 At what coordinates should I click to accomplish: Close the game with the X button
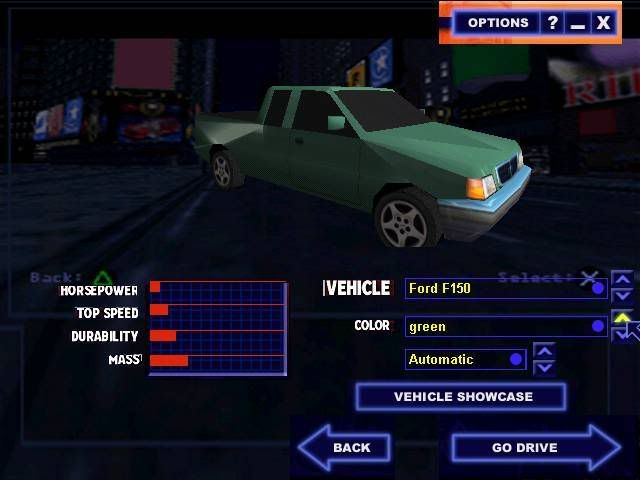point(603,22)
